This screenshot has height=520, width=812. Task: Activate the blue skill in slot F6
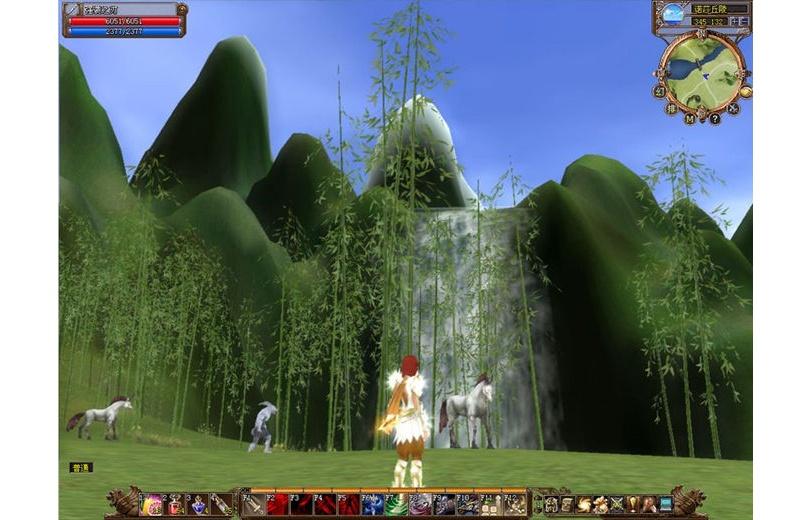click(x=373, y=505)
